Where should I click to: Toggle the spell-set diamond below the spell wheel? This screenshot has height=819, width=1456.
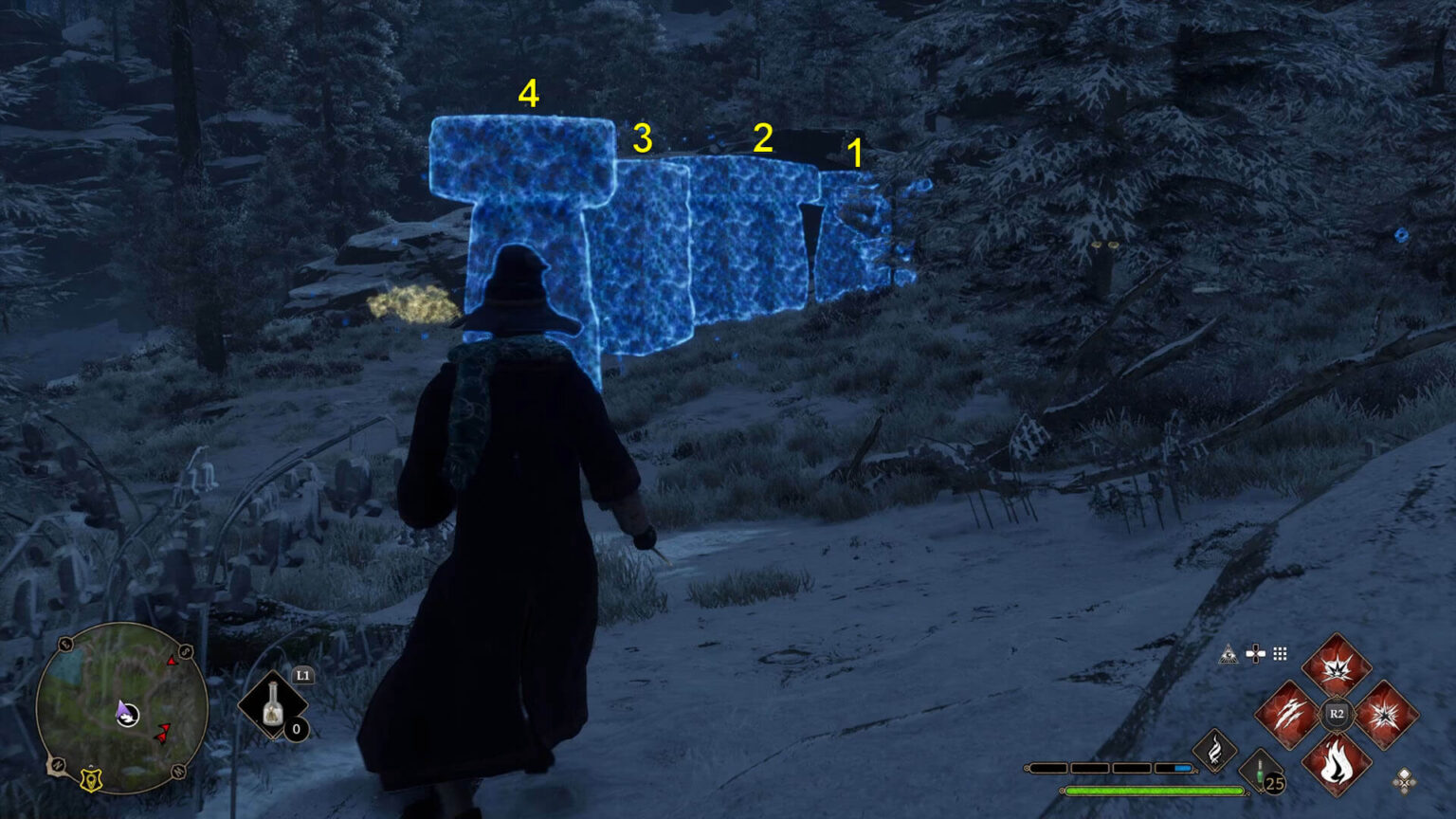[1404, 782]
